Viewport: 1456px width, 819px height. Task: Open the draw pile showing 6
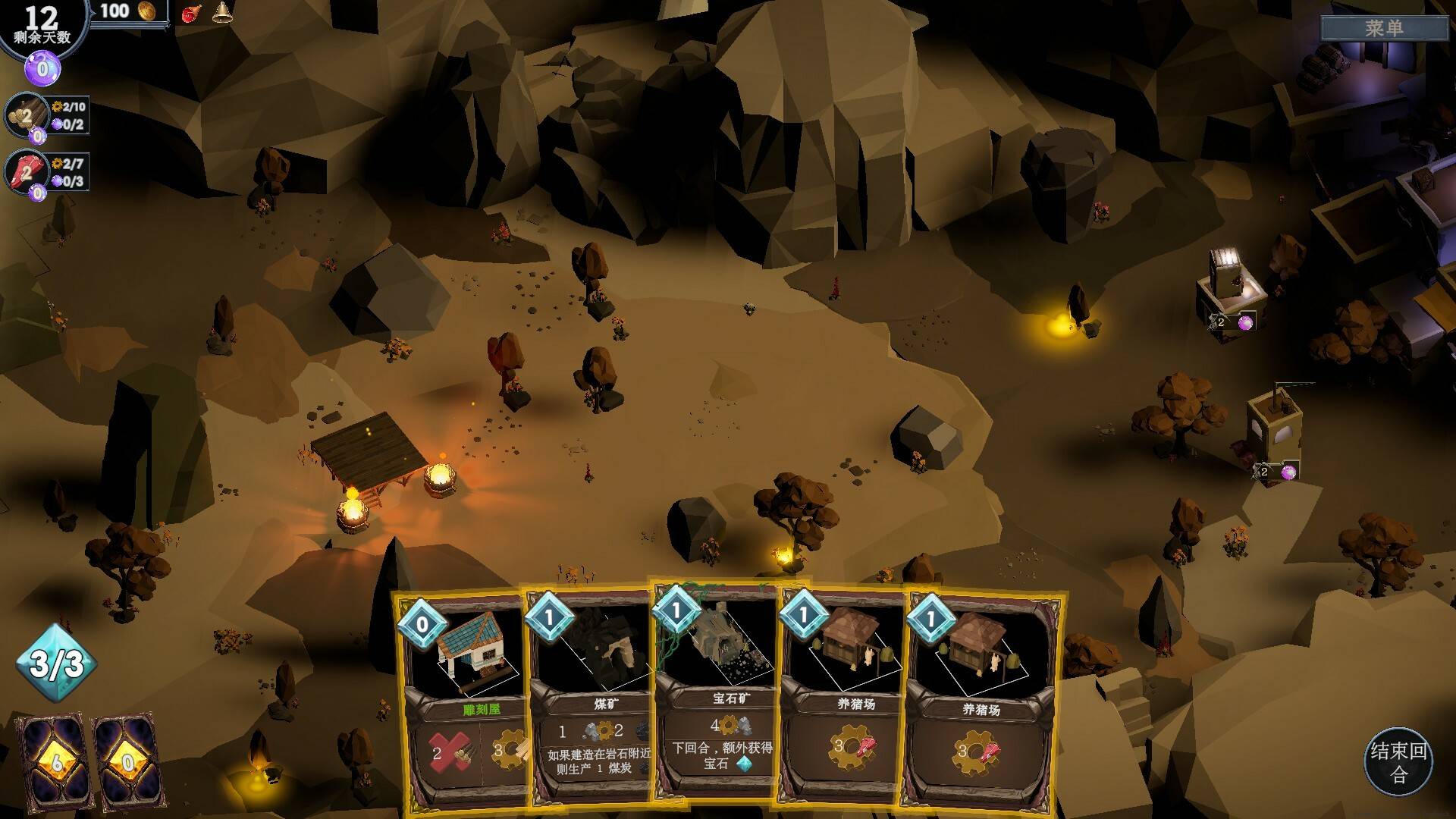(x=55, y=761)
